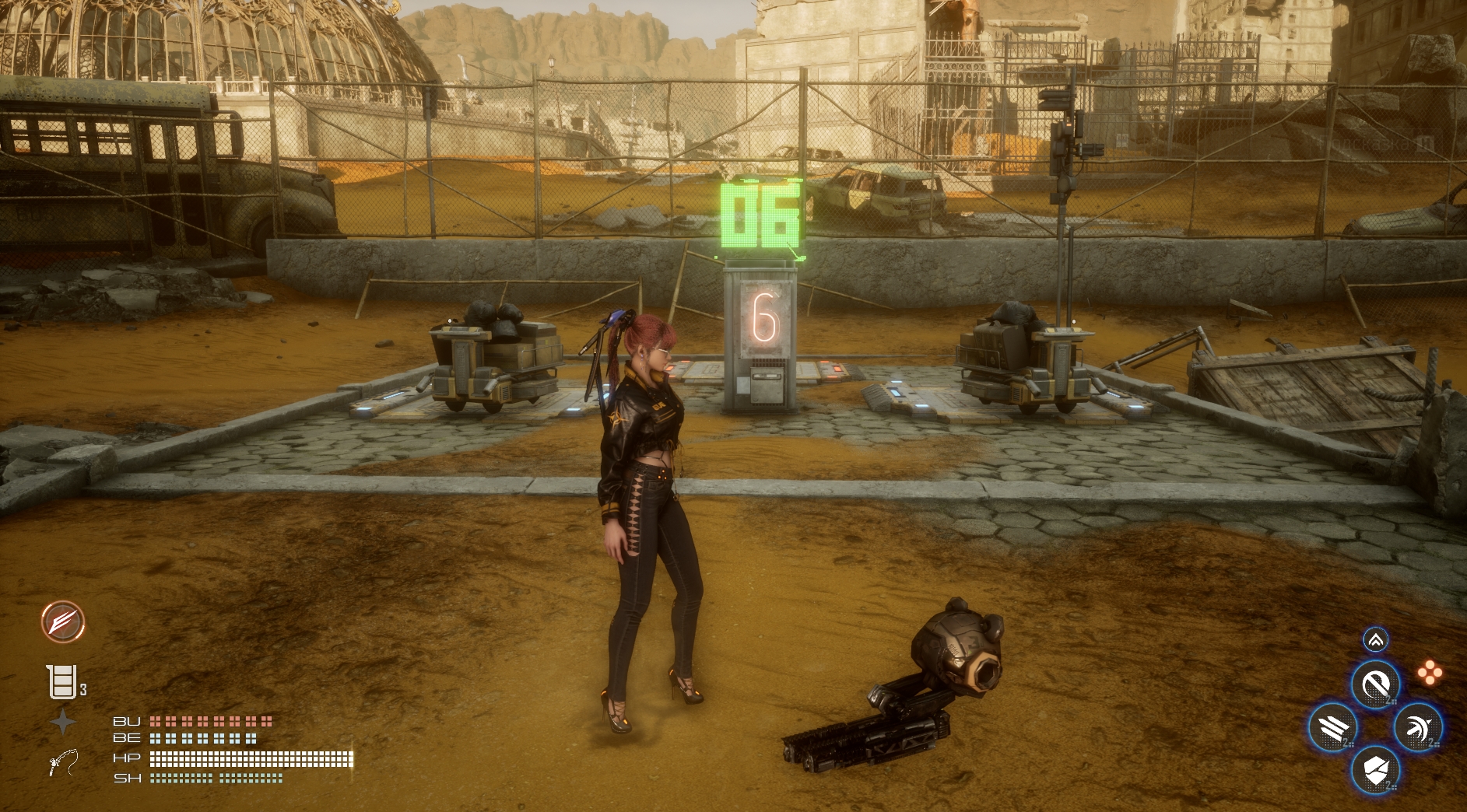The image size is (1467, 812).
Task: Click the four orange dots indicator
Action: 1430,674
